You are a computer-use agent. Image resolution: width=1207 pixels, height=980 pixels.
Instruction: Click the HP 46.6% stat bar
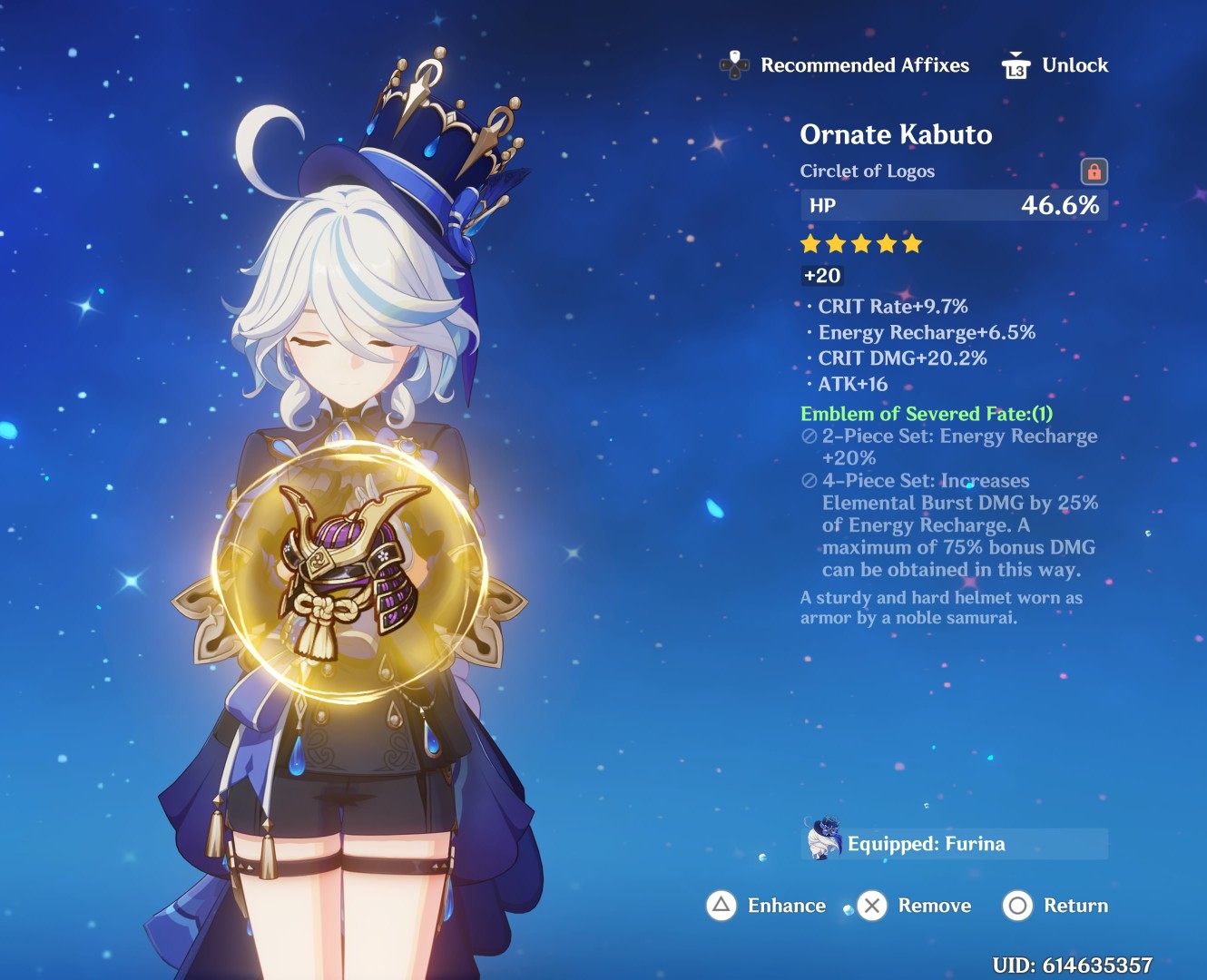point(953,205)
